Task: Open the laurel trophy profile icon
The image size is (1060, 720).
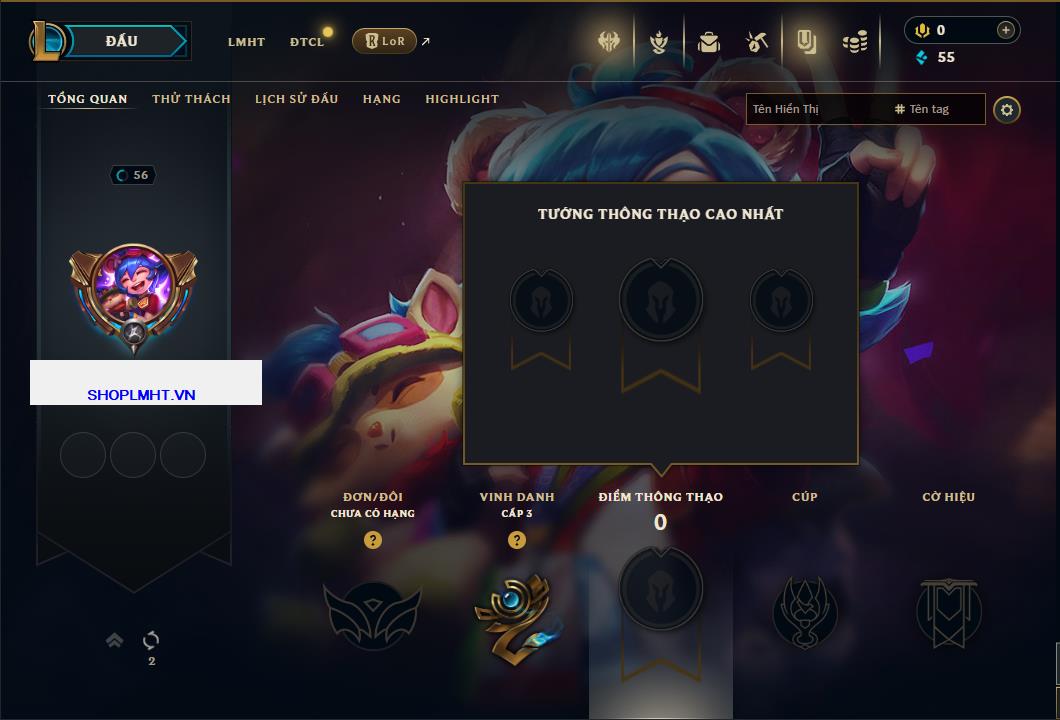Action: pos(659,42)
